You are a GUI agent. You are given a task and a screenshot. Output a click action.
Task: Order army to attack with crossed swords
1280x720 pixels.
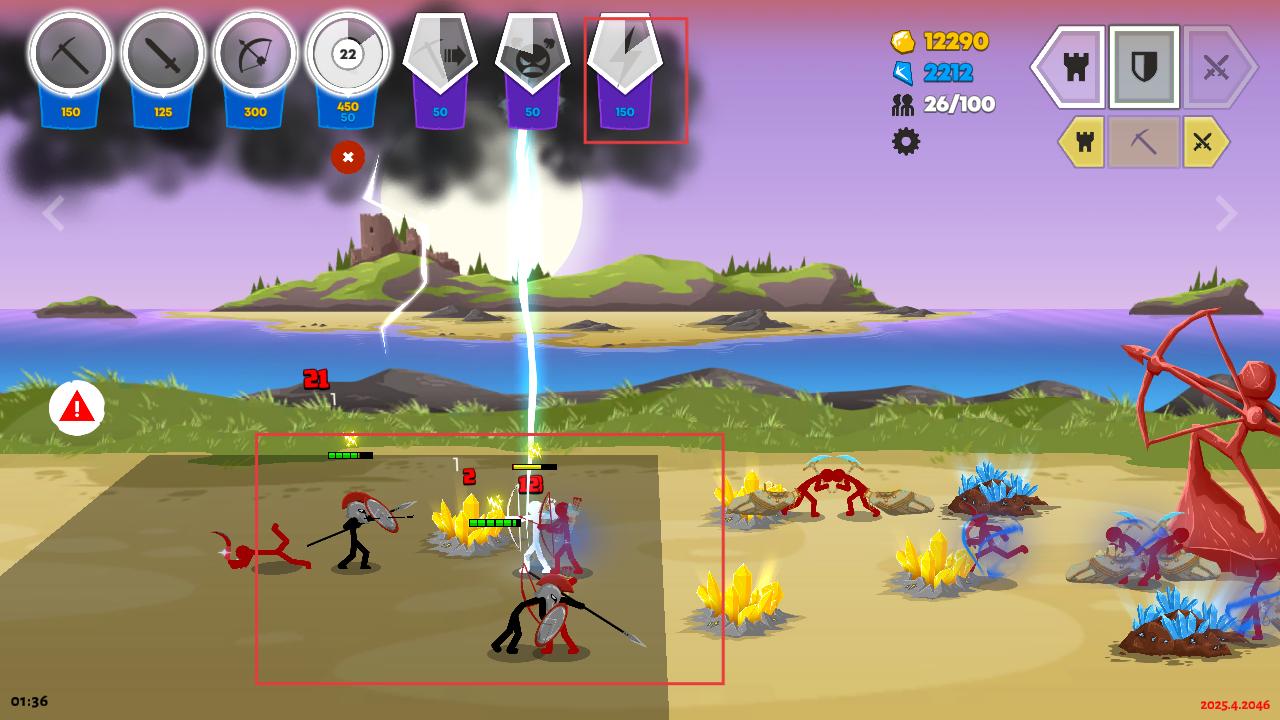pos(1215,67)
